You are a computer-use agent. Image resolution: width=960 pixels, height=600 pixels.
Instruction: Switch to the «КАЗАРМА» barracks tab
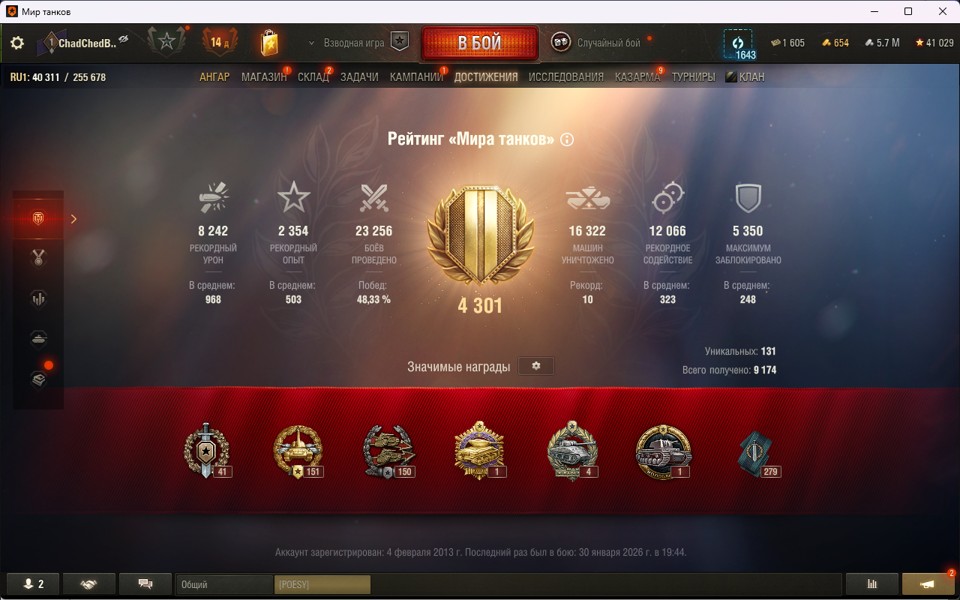(x=637, y=77)
